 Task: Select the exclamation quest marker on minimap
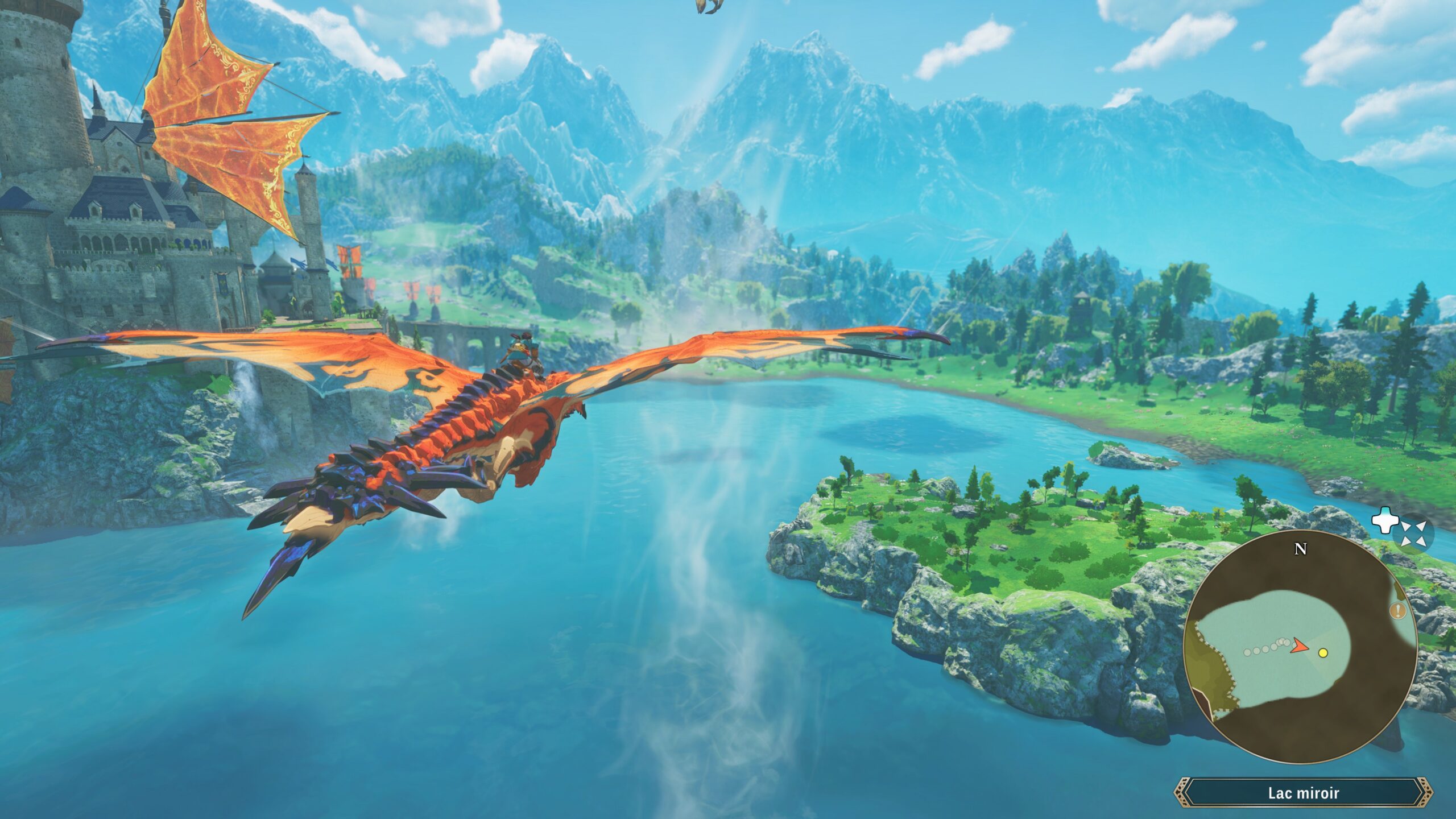pyautogui.click(x=1398, y=611)
